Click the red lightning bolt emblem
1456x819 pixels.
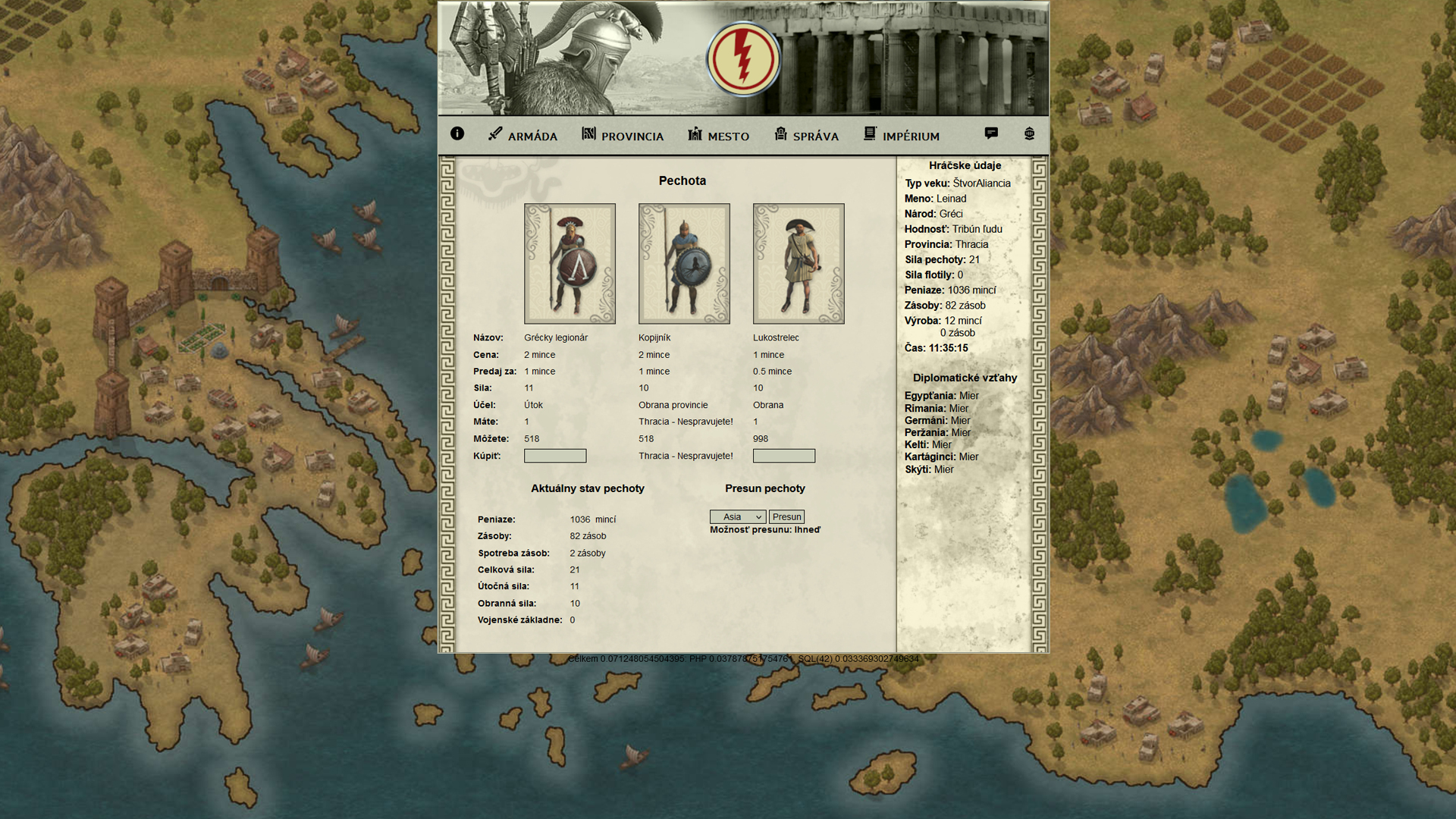[x=743, y=59]
